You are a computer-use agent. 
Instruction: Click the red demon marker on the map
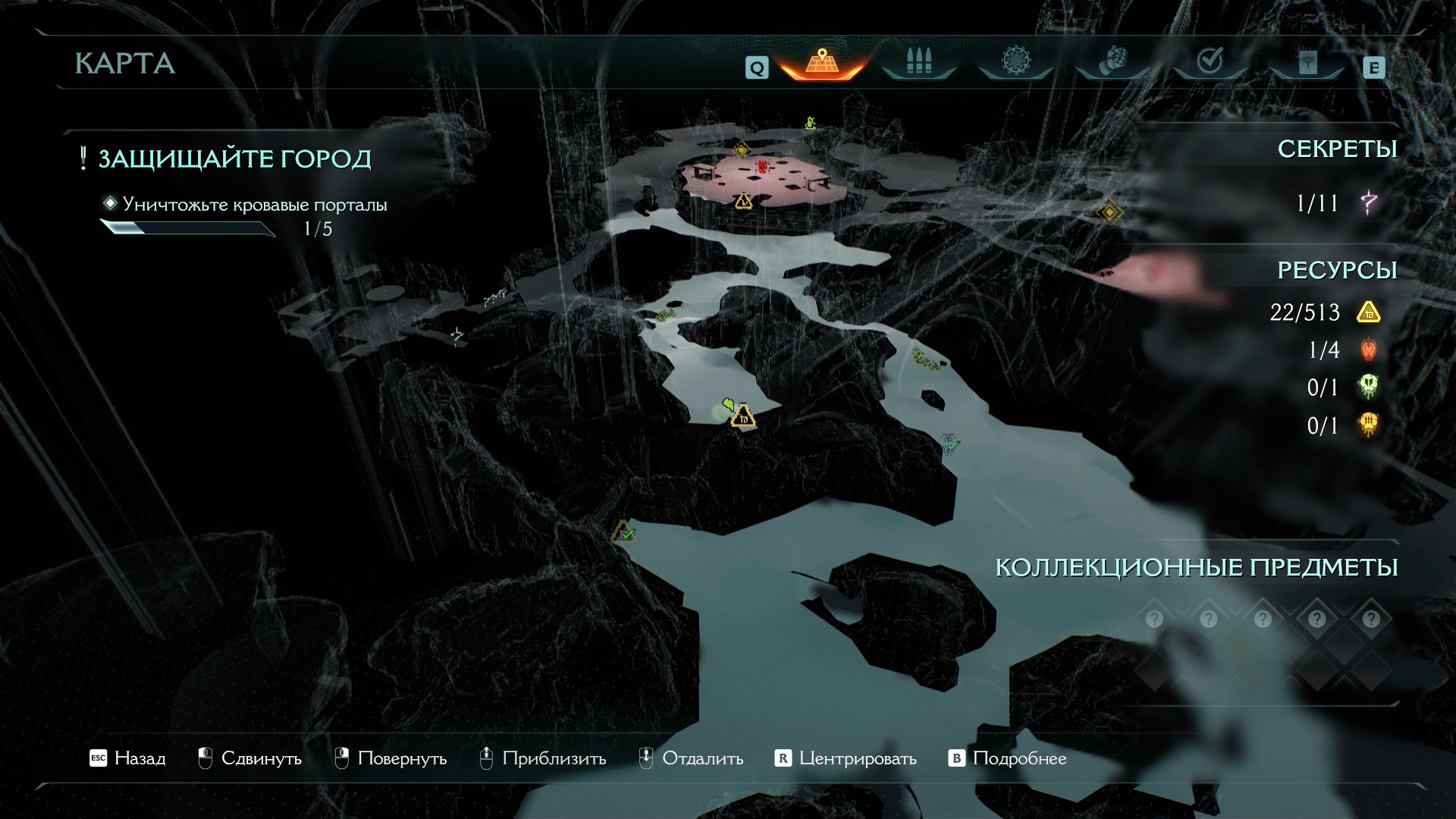[x=762, y=166]
